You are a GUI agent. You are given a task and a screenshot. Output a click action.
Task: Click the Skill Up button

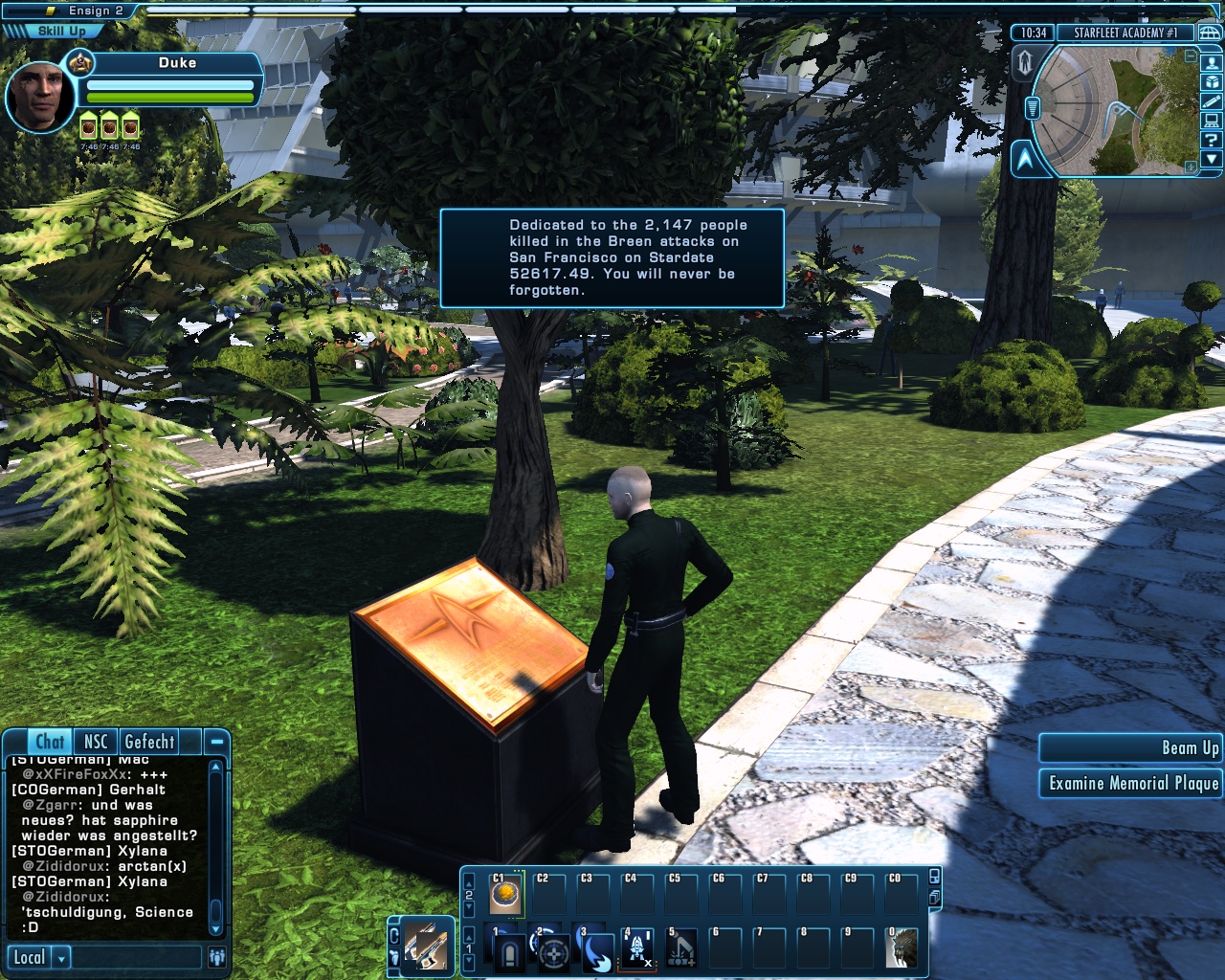59,32
